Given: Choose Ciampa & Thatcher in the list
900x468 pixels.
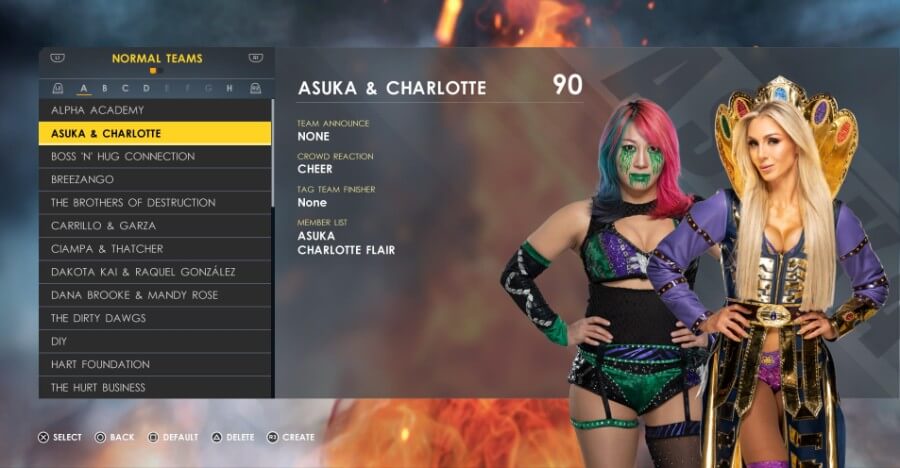Looking at the screenshot, I should [x=154, y=248].
